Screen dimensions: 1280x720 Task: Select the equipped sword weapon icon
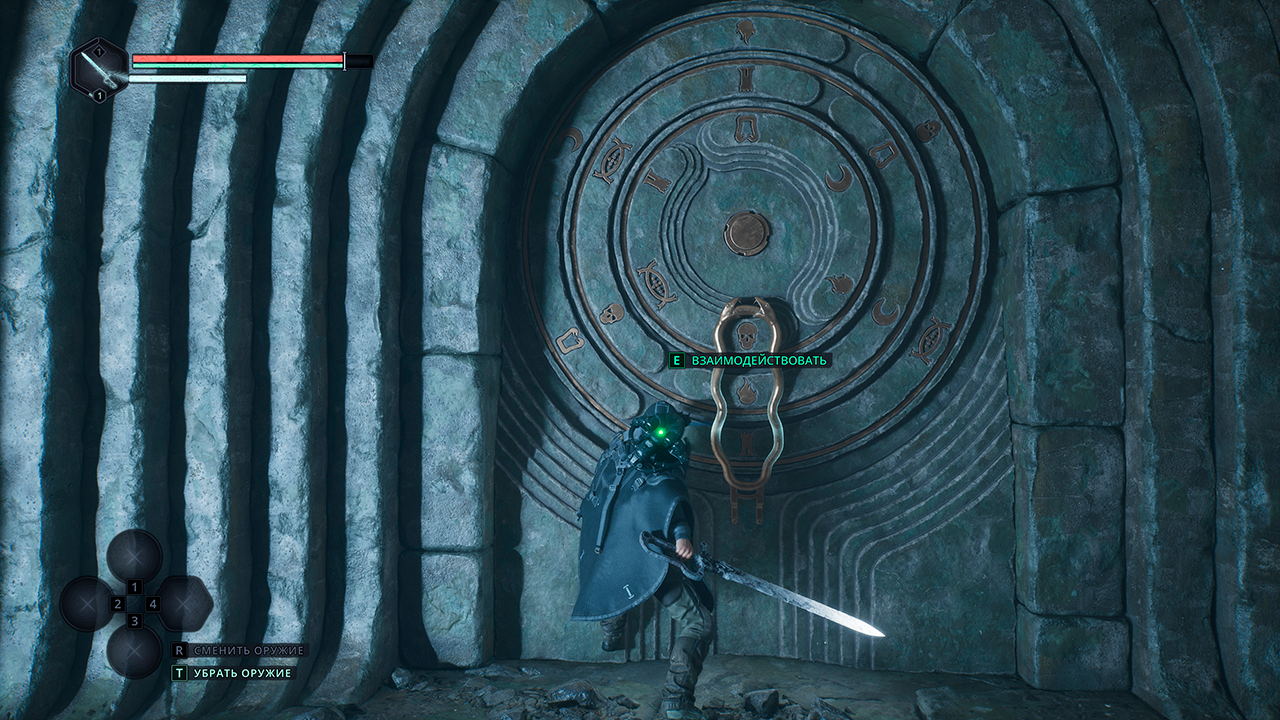99,69
